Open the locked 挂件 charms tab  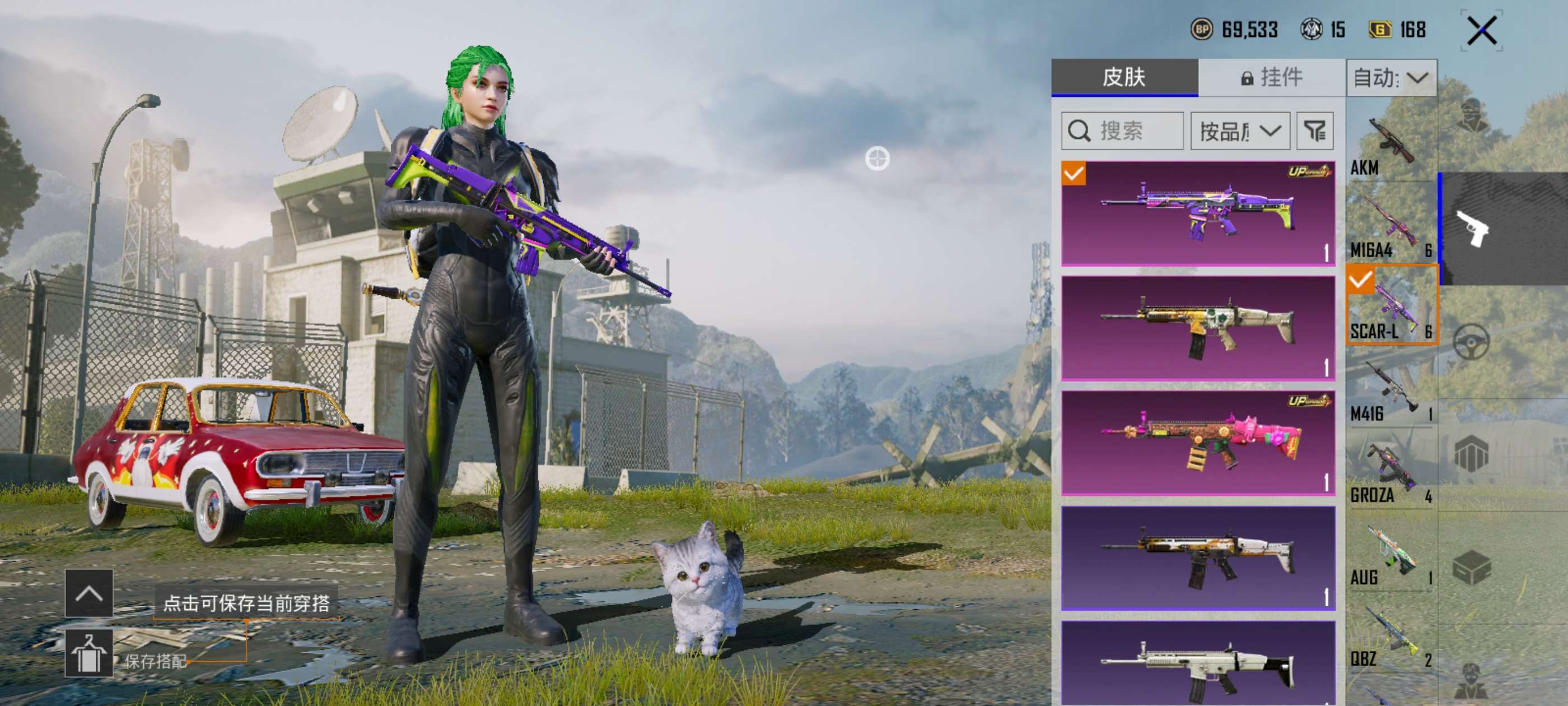(x=1272, y=77)
